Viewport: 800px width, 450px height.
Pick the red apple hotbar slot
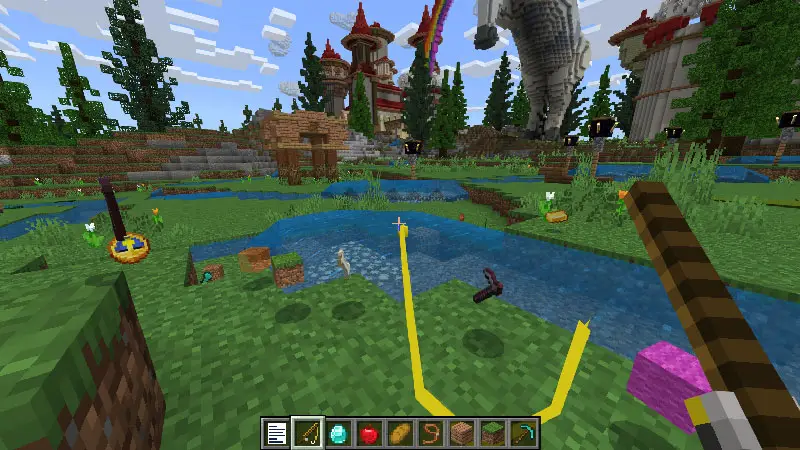pos(369,434)
